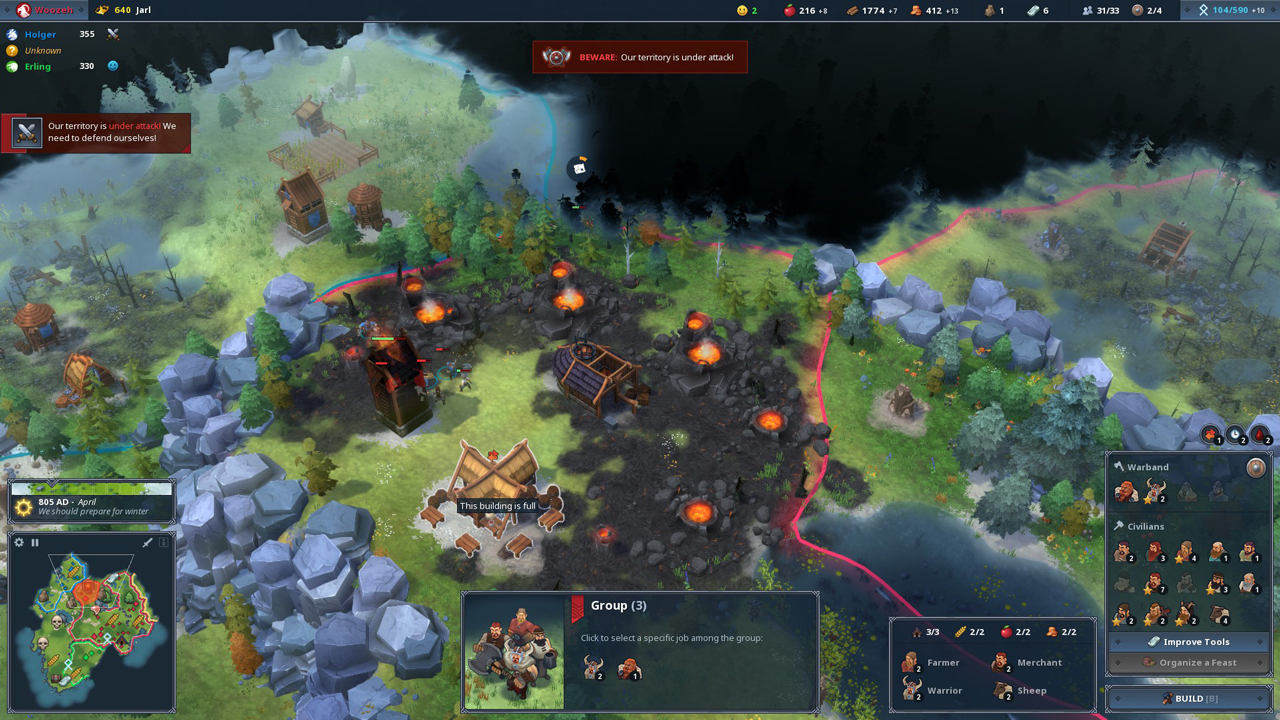Click the sword icon above the minimap
The width and height of the screenshot is (1280, 720).
click(x=147, y=542)
